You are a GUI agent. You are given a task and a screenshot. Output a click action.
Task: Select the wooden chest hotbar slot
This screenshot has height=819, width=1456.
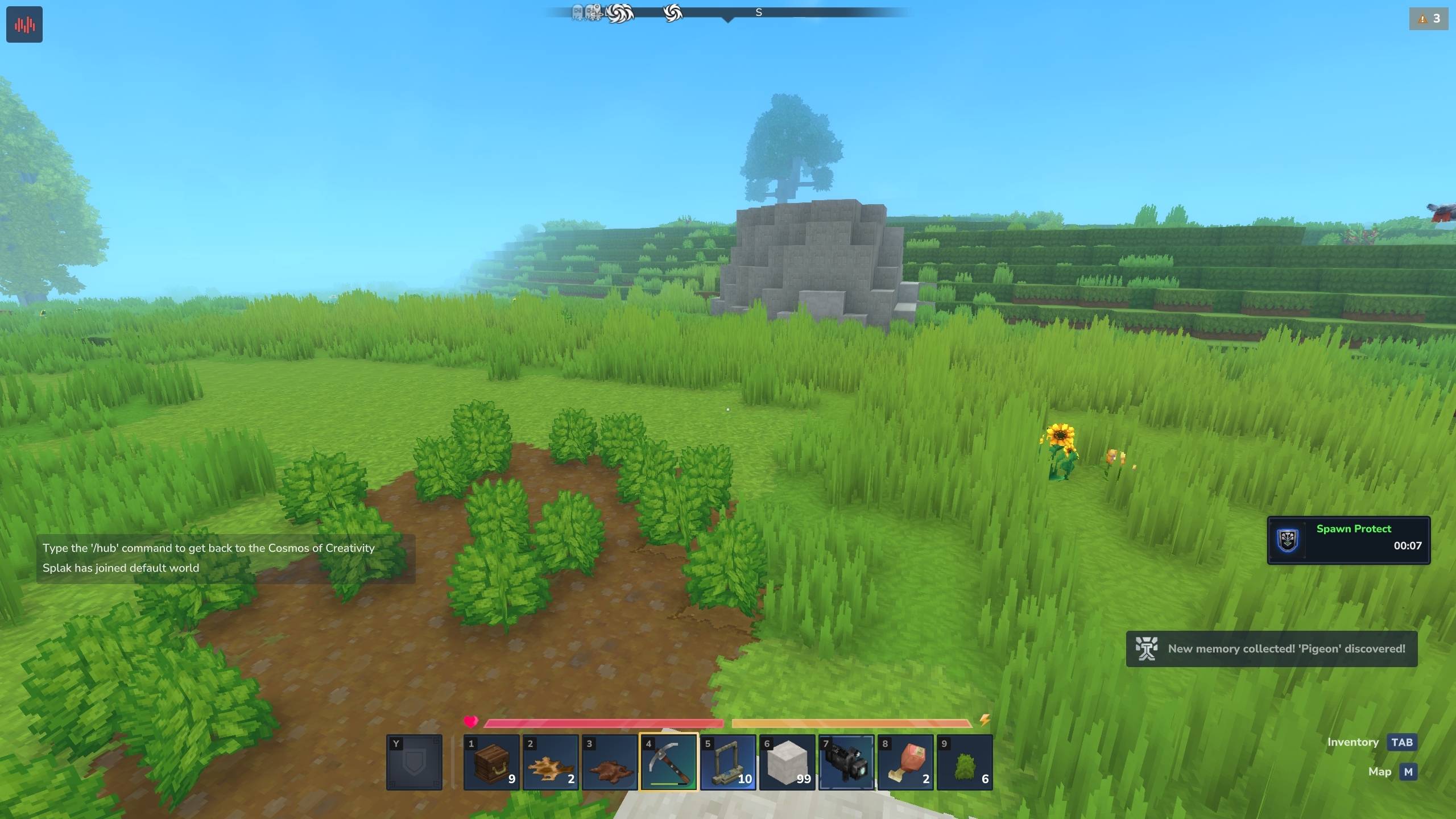(491, 763)
